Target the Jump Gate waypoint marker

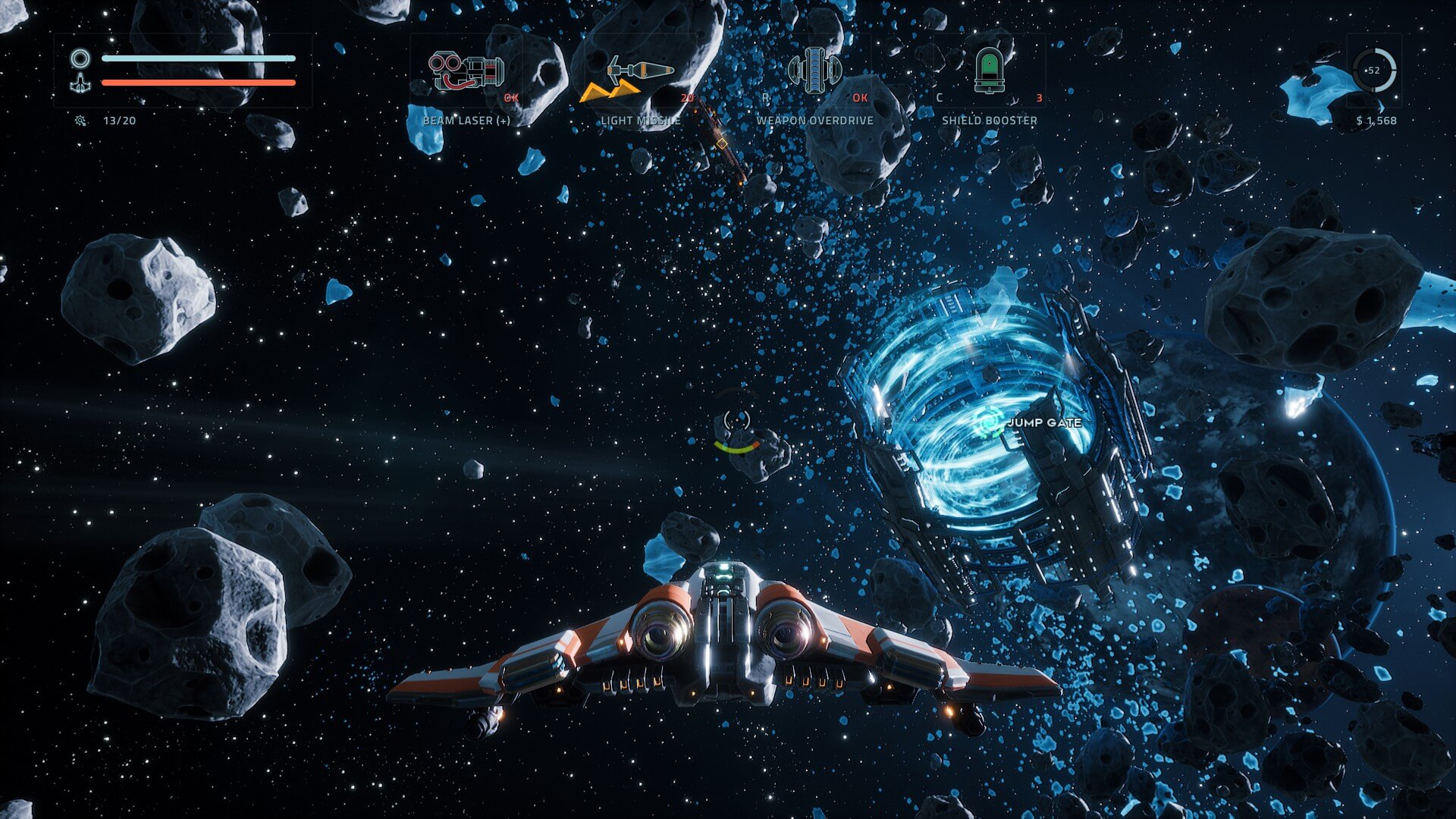pos(988,422)
